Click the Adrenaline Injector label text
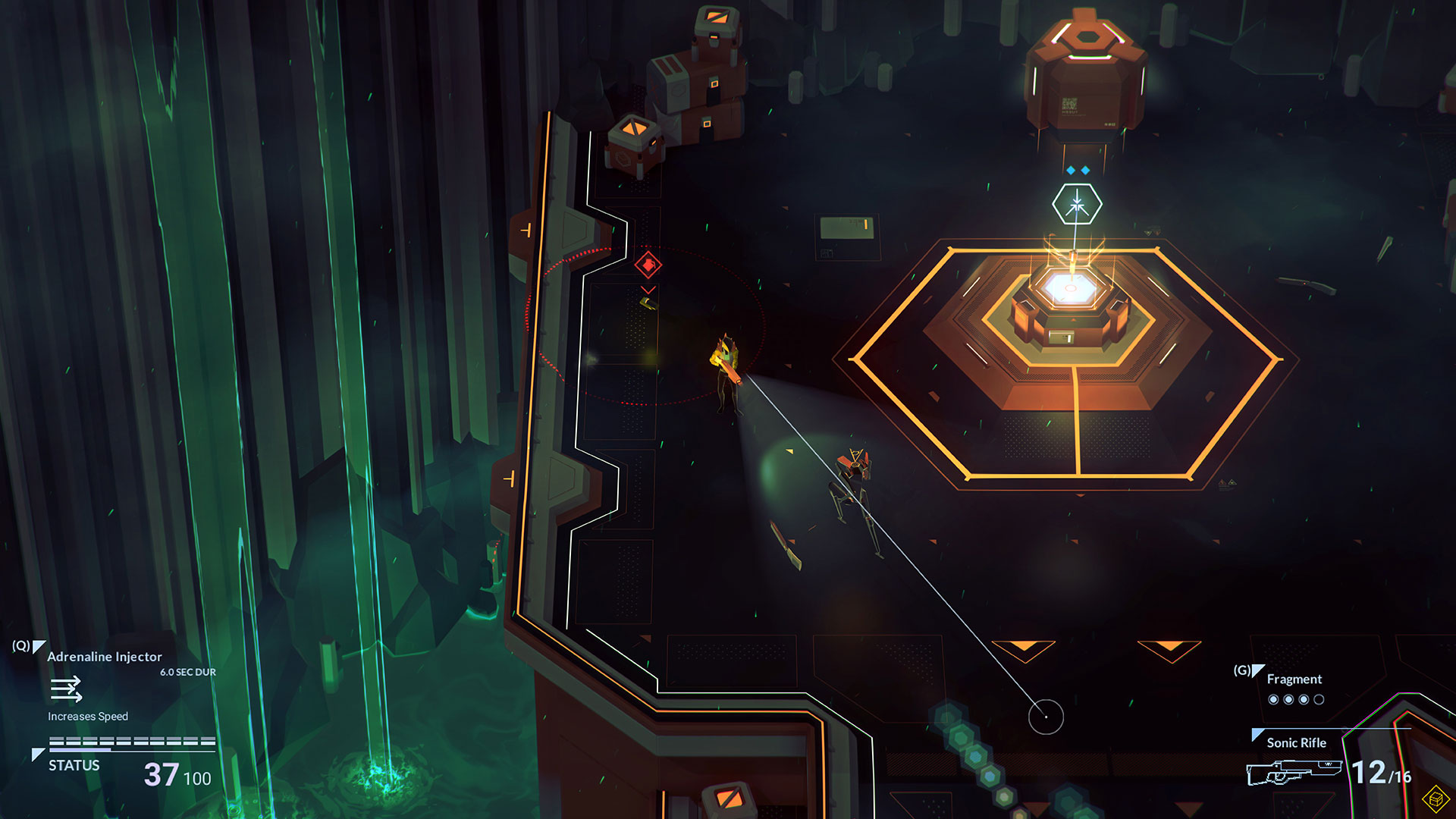 click(x=103, y=657)
